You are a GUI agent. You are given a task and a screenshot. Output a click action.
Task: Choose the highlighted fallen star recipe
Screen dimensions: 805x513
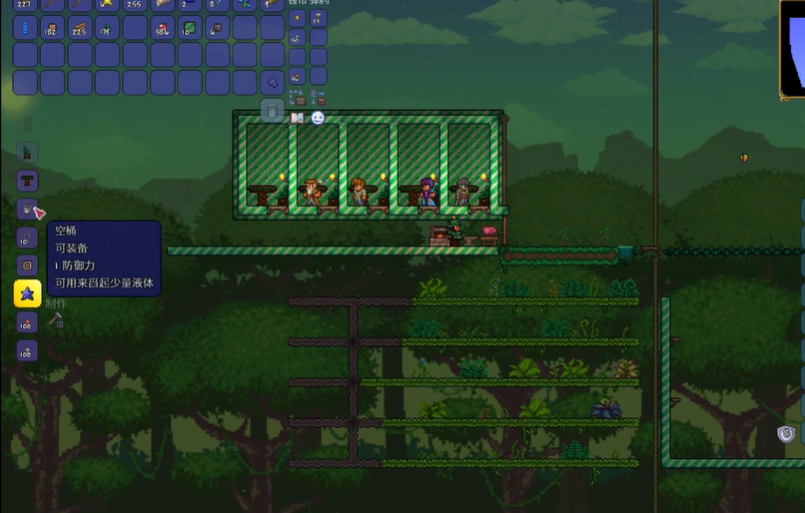27,293
